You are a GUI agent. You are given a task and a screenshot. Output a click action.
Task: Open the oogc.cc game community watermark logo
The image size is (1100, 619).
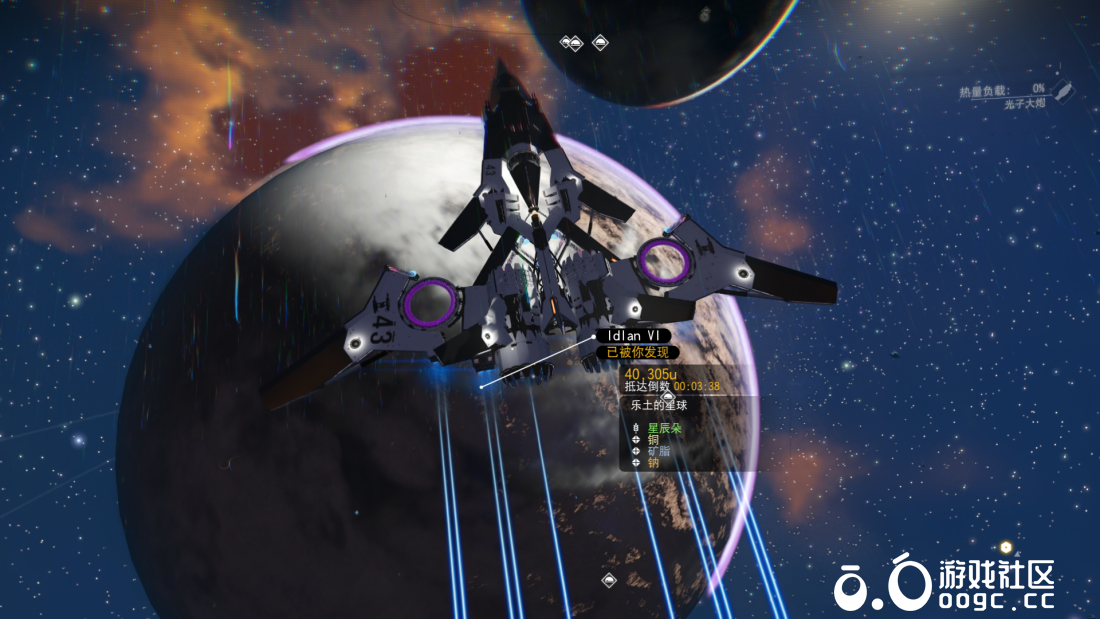(944, 584)
